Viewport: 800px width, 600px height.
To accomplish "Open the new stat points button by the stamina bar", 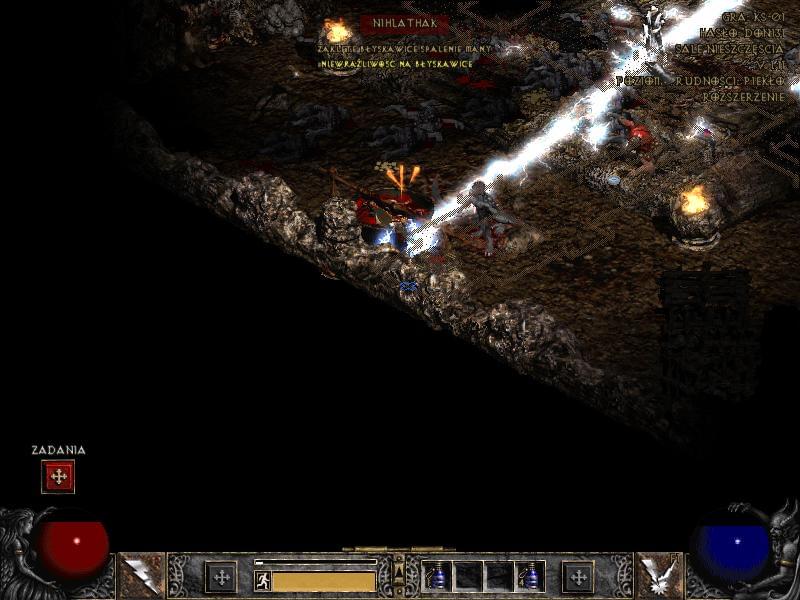I will (220, 577).
